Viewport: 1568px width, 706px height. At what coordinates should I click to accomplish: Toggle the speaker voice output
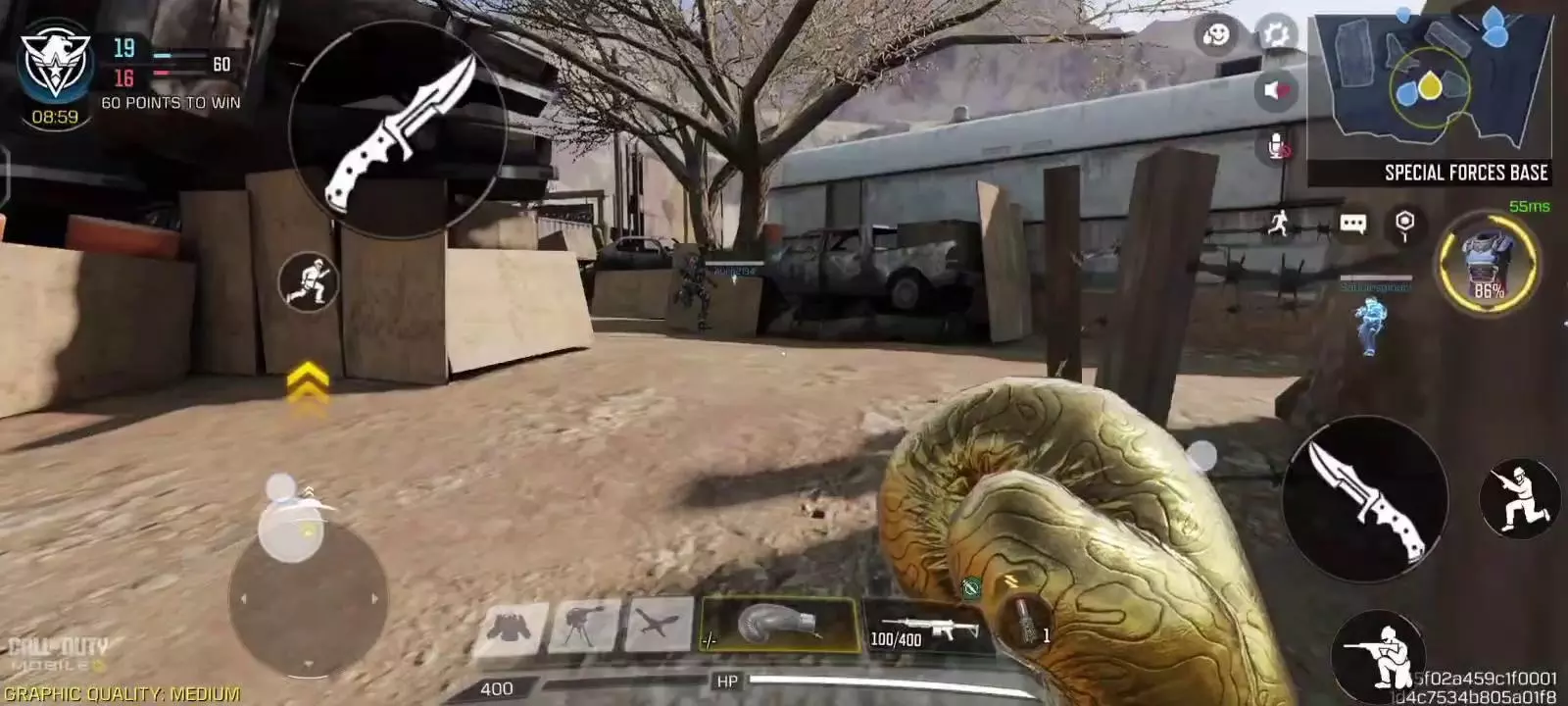(x=1275, y=91)
